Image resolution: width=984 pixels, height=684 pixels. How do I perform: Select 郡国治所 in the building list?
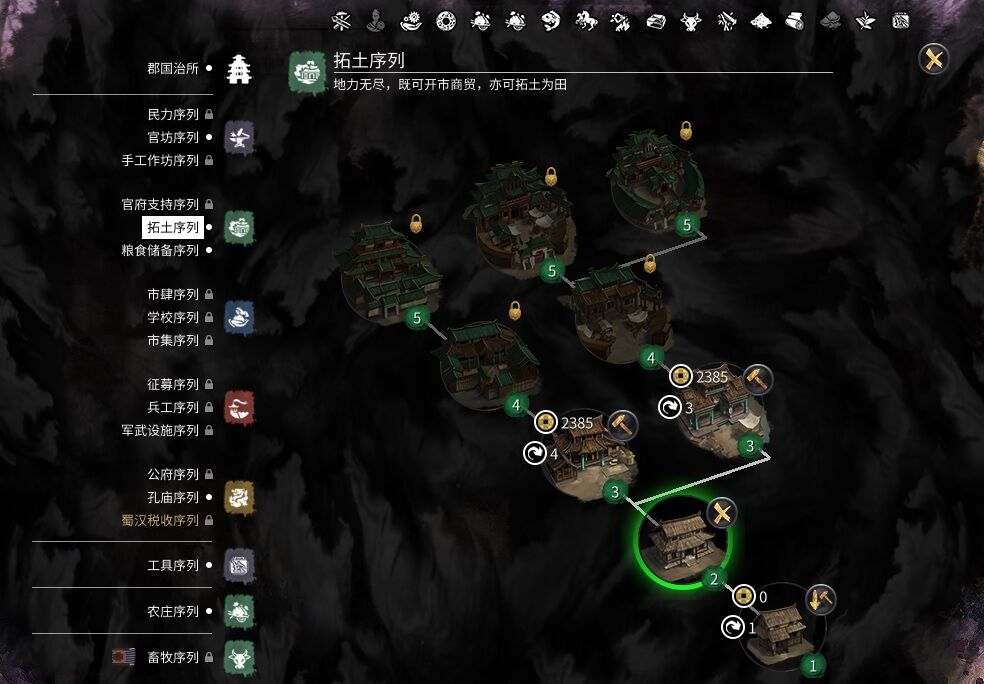(173, 68)
